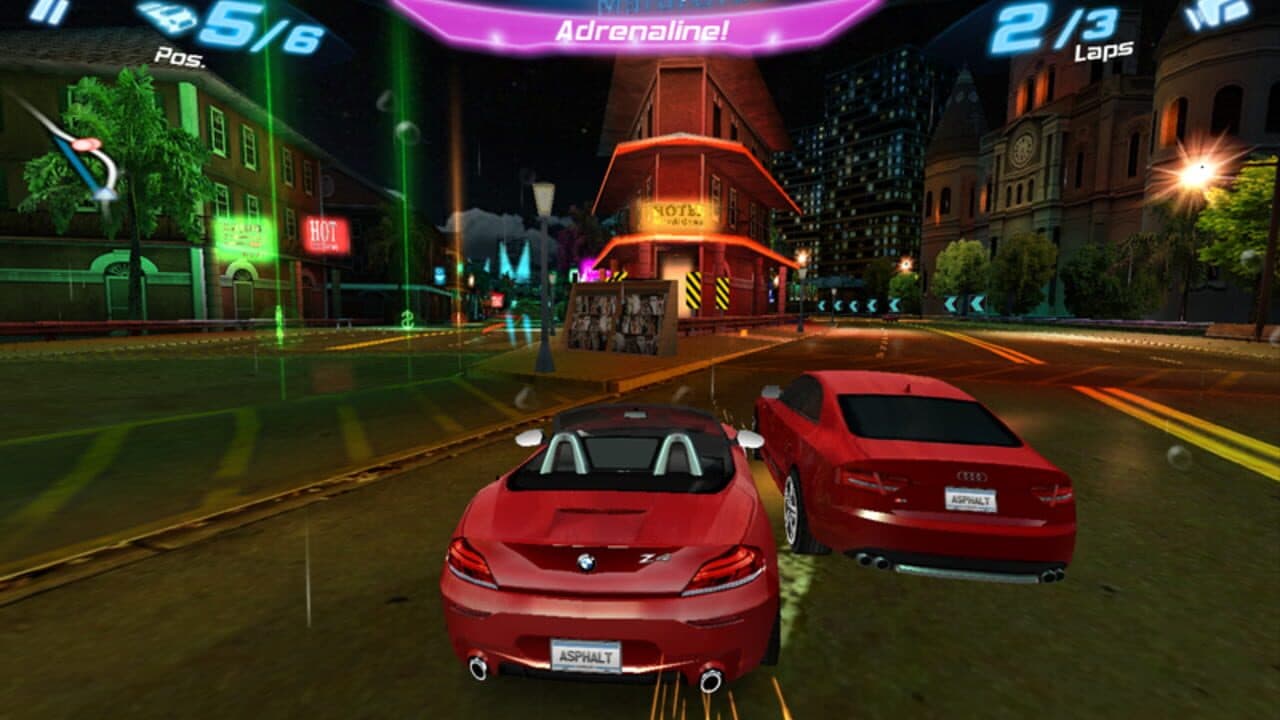Toggle the MOTEL sign above the entrance

pos(678,213)
